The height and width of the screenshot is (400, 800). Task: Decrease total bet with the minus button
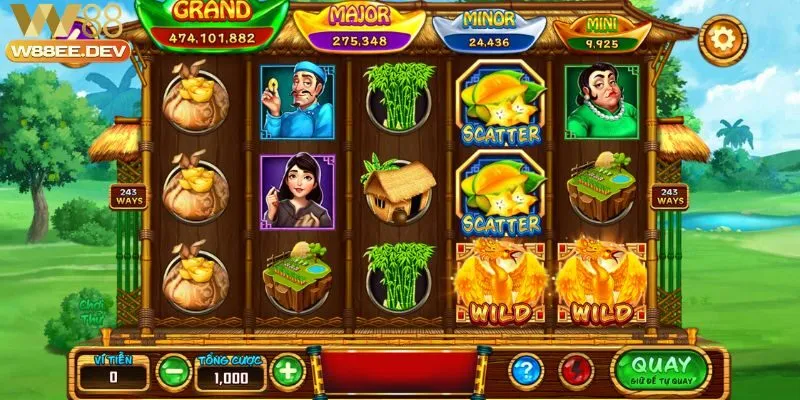(x=173, y=373)
